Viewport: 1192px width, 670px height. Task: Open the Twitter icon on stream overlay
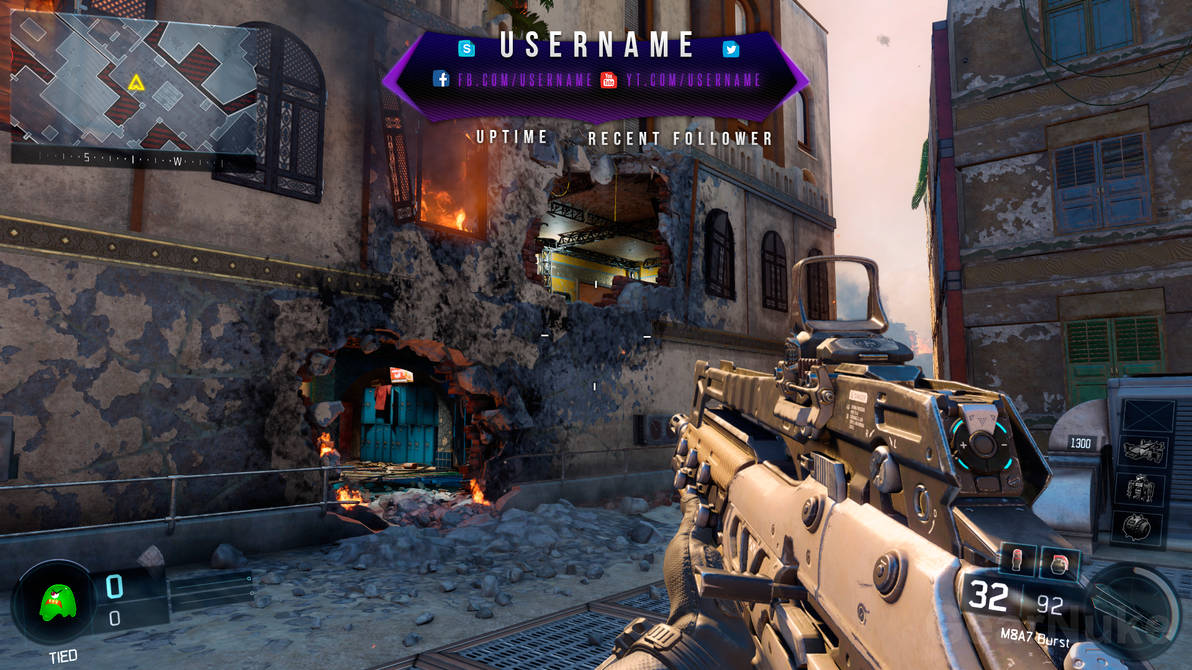coord(731,49)
